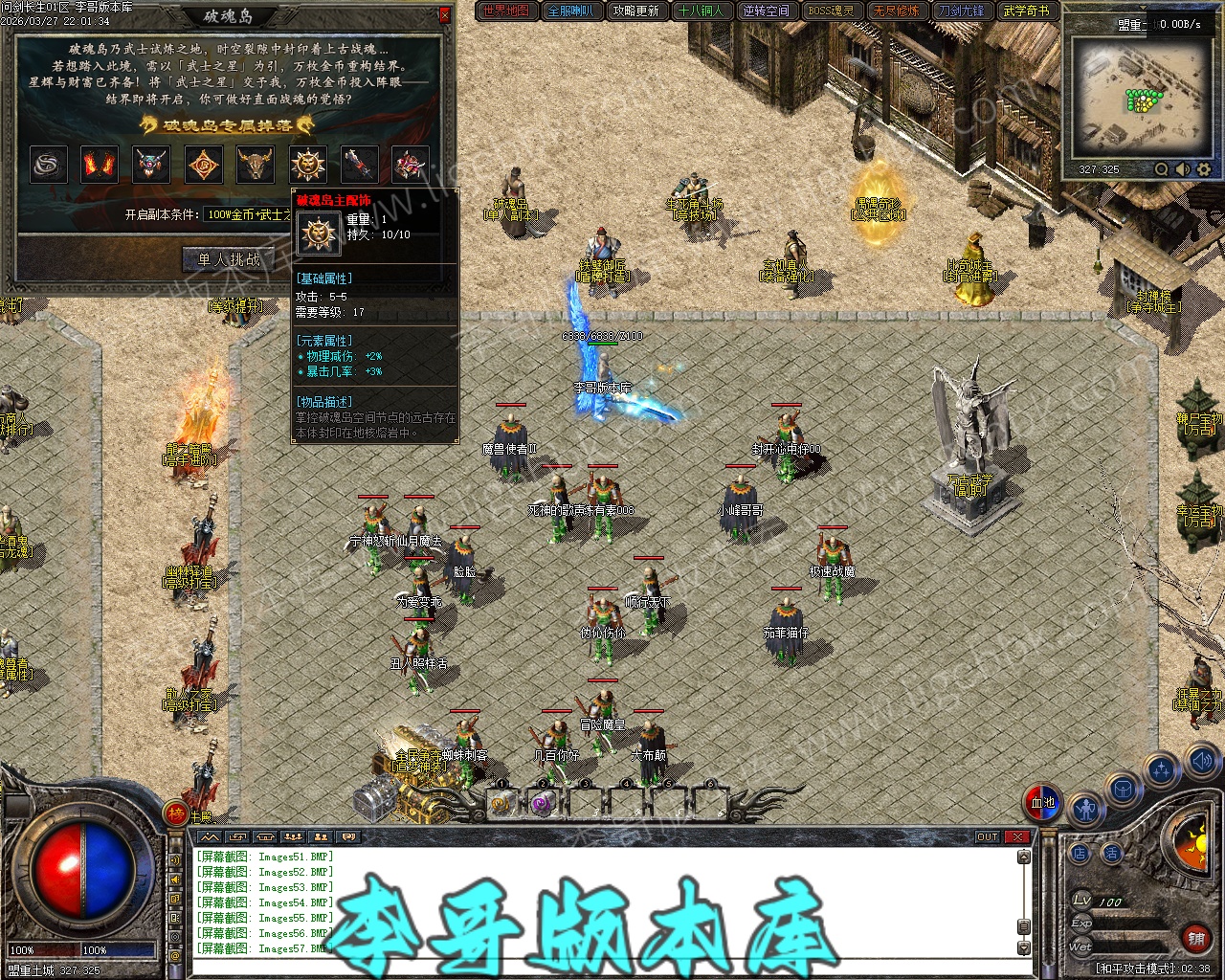Open the 逆转空间 menu entry

[767, 11]
